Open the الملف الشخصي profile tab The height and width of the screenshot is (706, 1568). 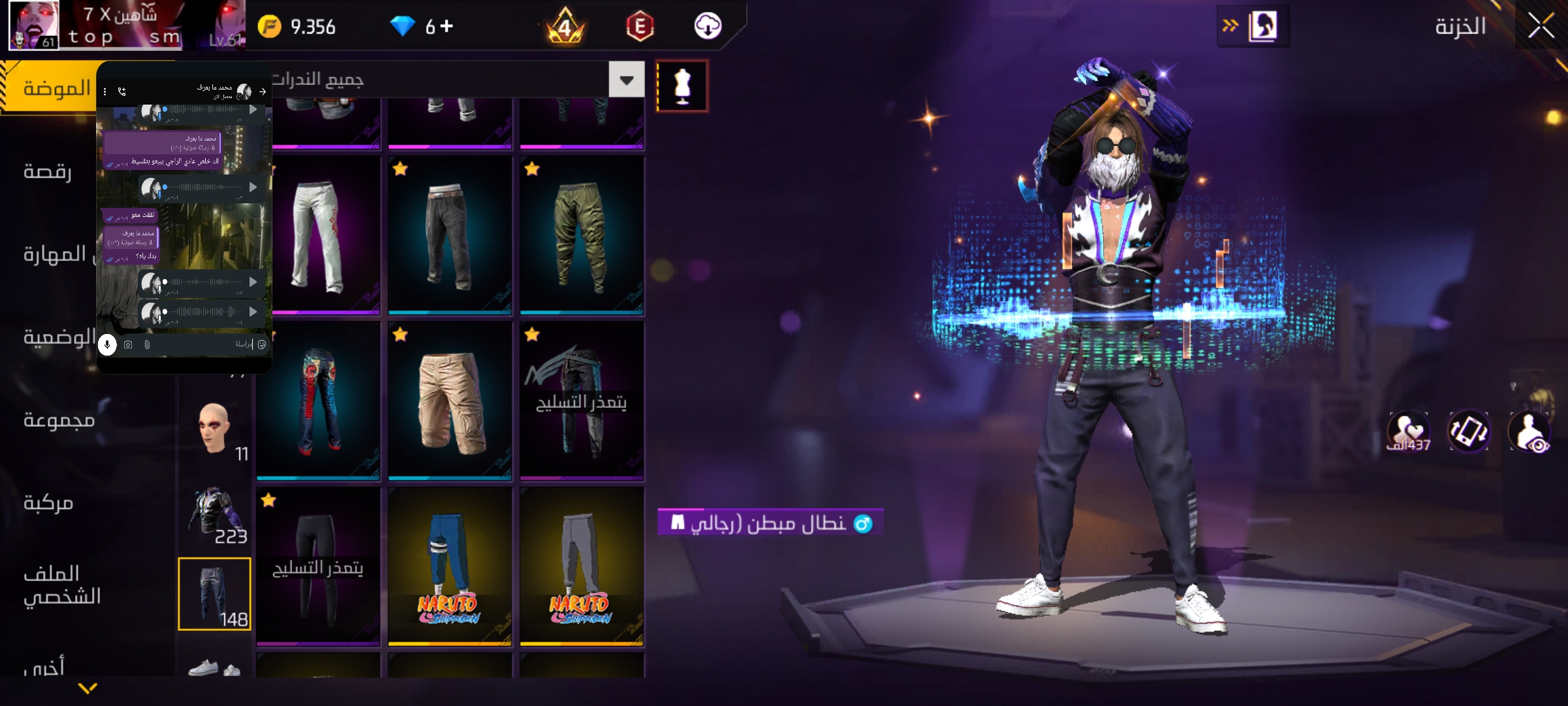coord(62,585)
